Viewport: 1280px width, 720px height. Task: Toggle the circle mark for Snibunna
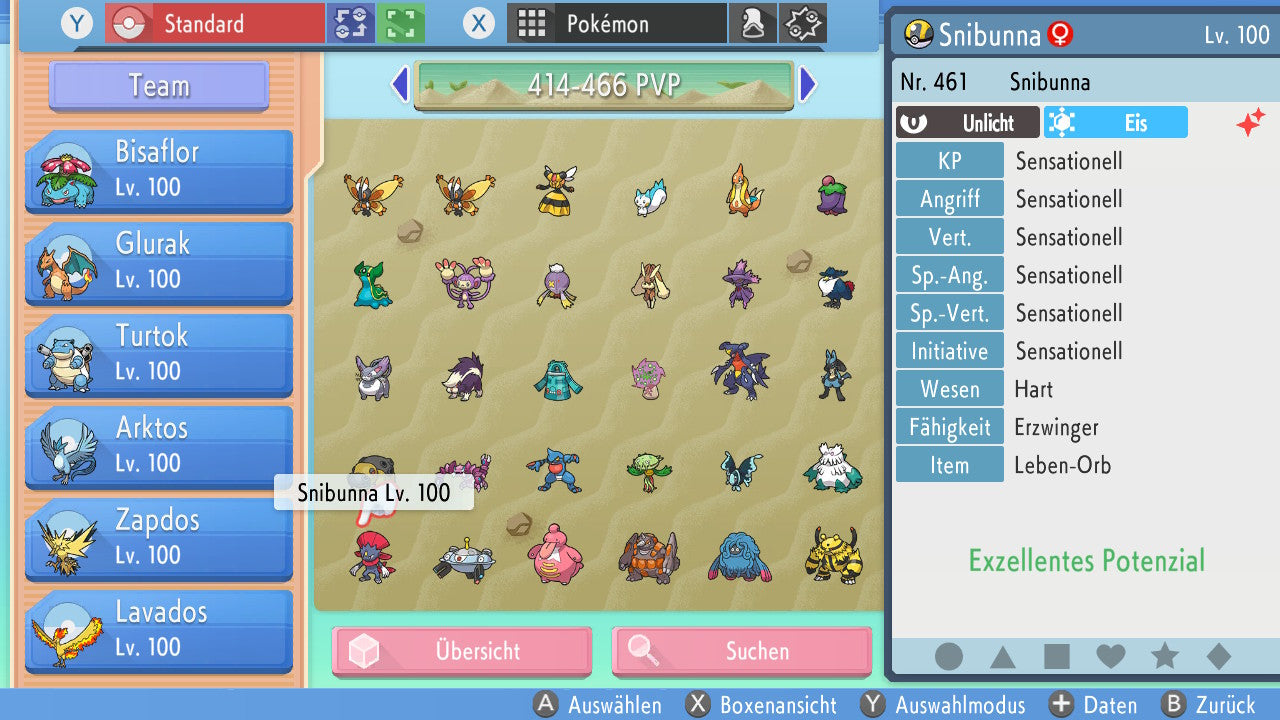(948, 656)
